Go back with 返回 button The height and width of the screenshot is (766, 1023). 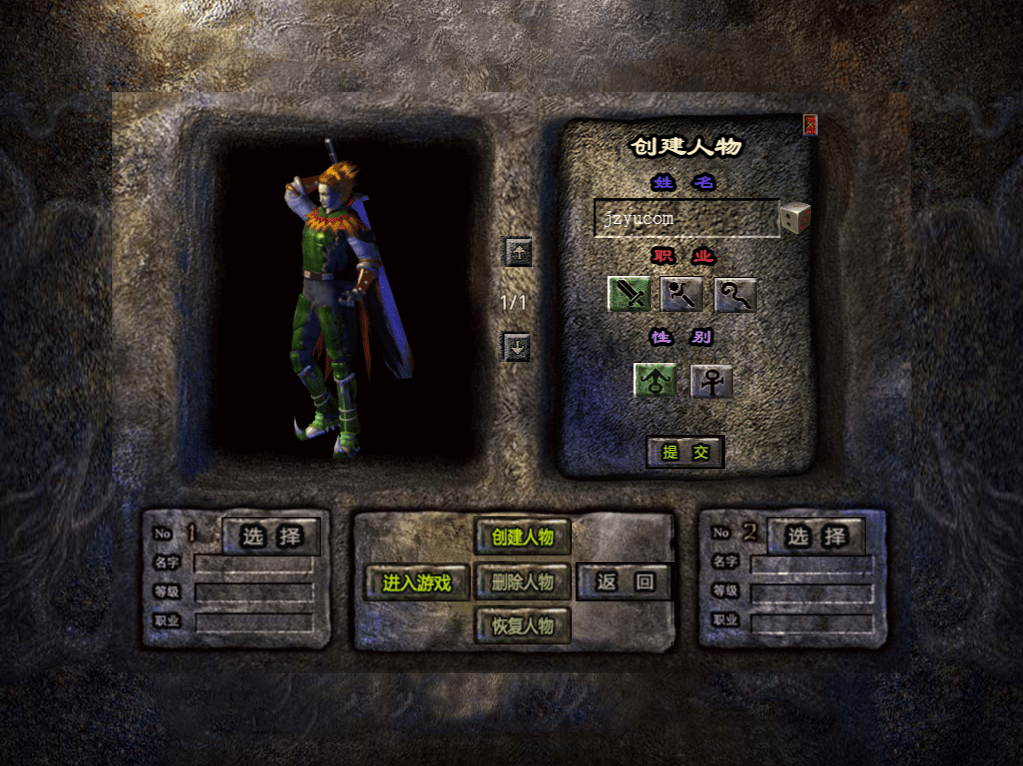(x=625, y=582)
